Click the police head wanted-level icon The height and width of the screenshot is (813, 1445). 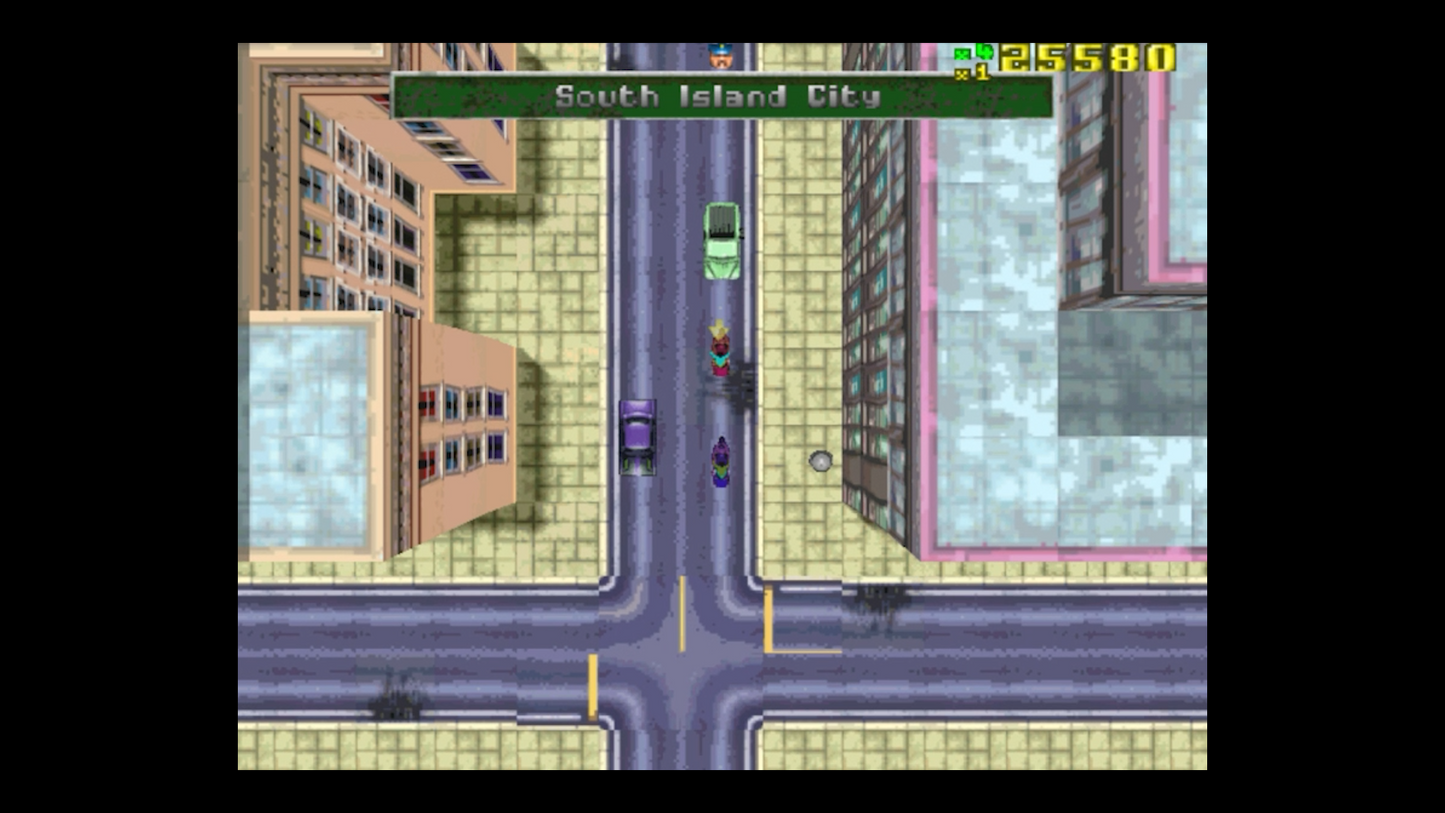pyautogui.click(x=720, y=56)
